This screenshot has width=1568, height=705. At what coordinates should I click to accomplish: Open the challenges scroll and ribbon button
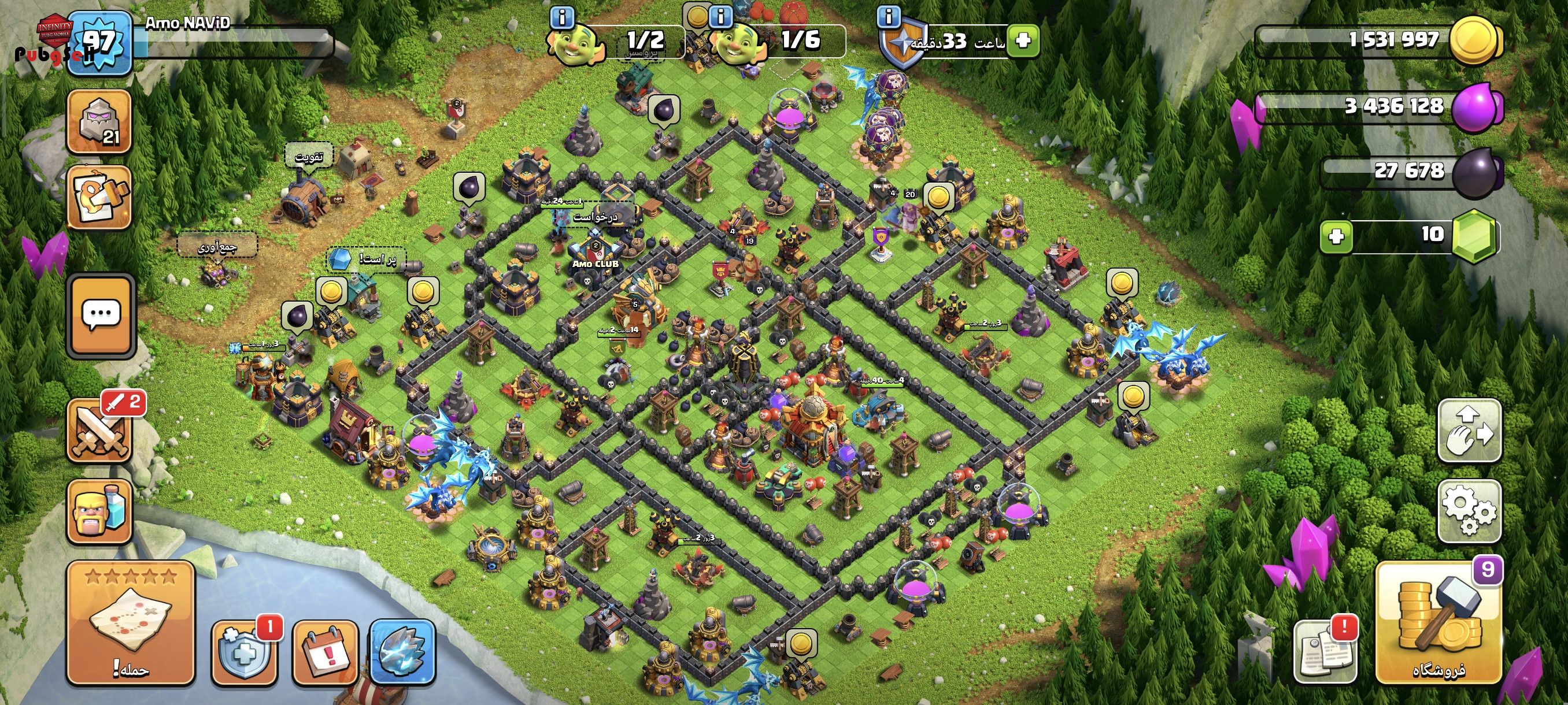point(99,198)
